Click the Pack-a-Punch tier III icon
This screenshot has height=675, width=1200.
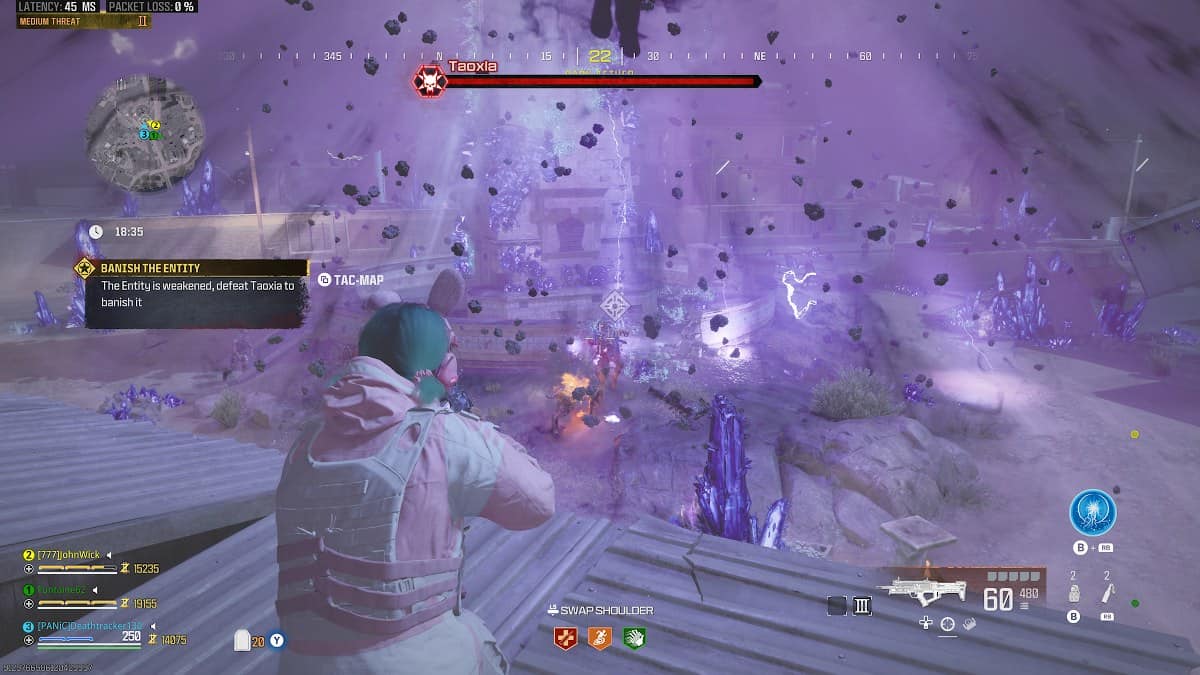pyautogui.click(x=862, y=605)
